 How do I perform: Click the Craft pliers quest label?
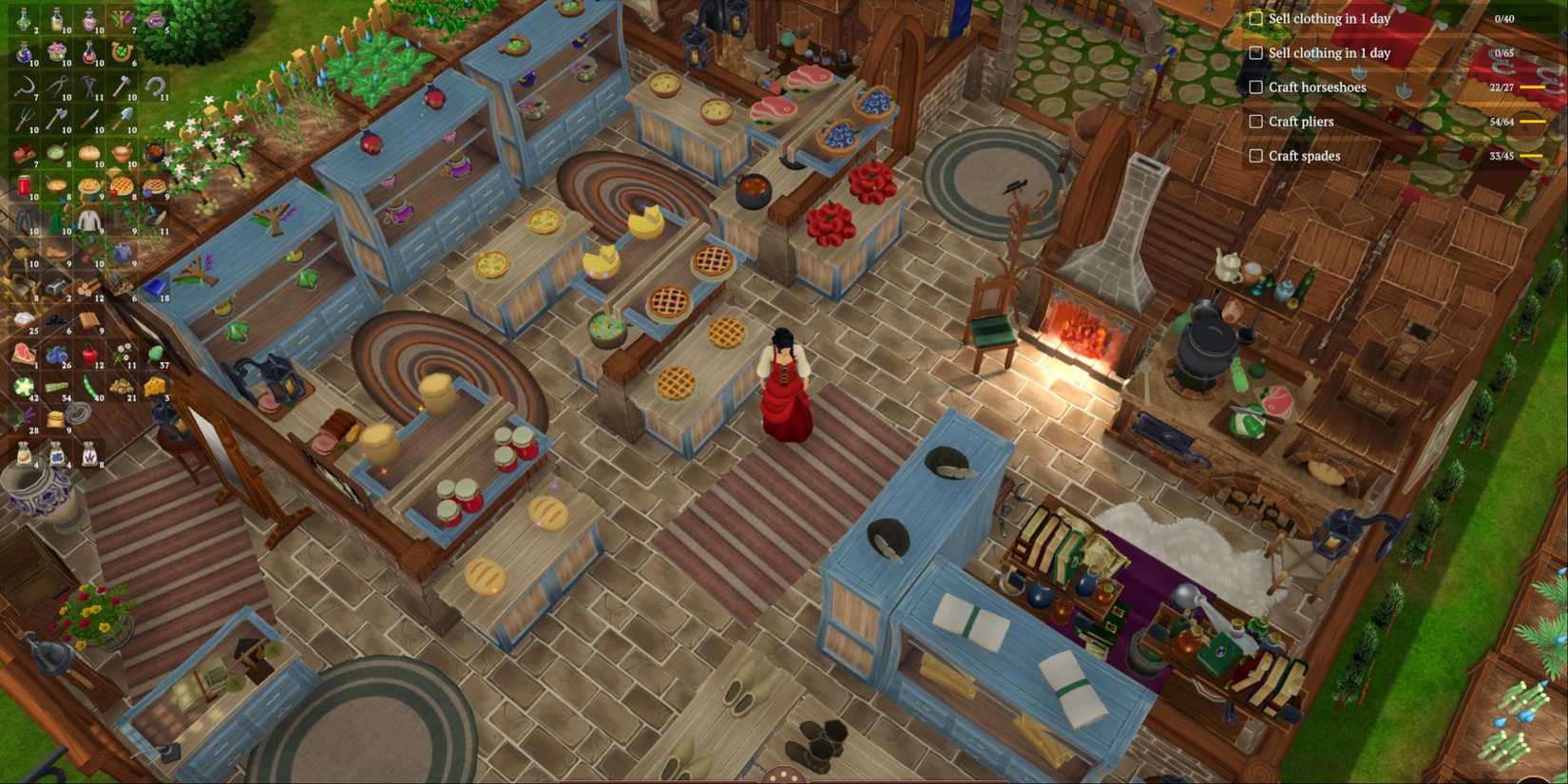(1299, 121)
